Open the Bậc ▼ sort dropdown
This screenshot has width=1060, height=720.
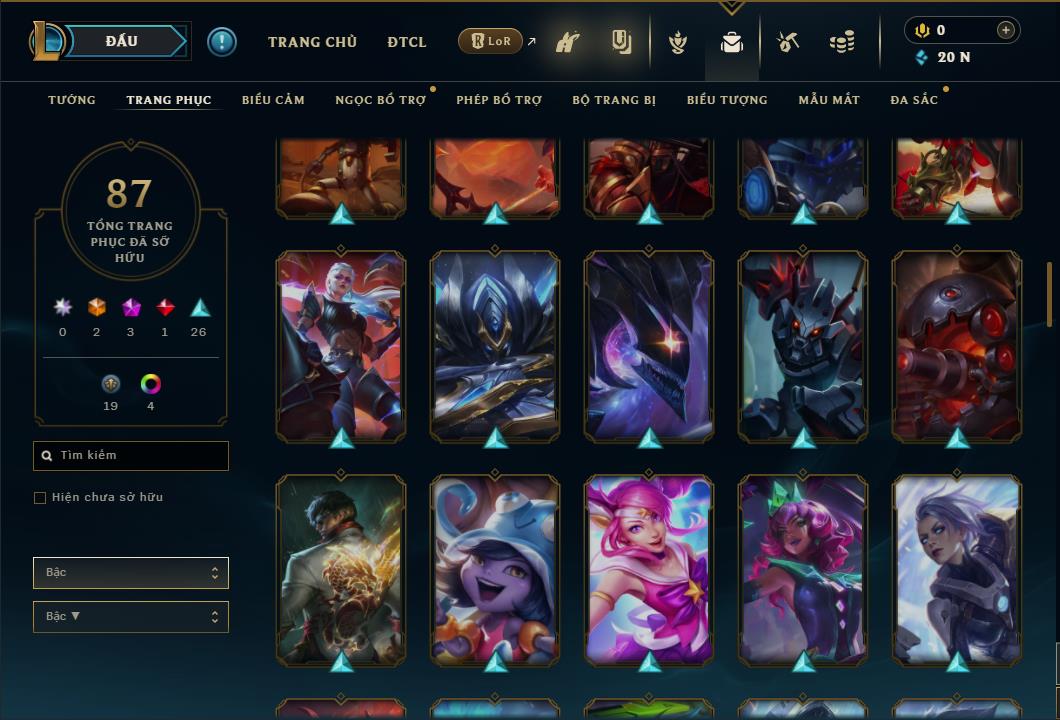131,617
